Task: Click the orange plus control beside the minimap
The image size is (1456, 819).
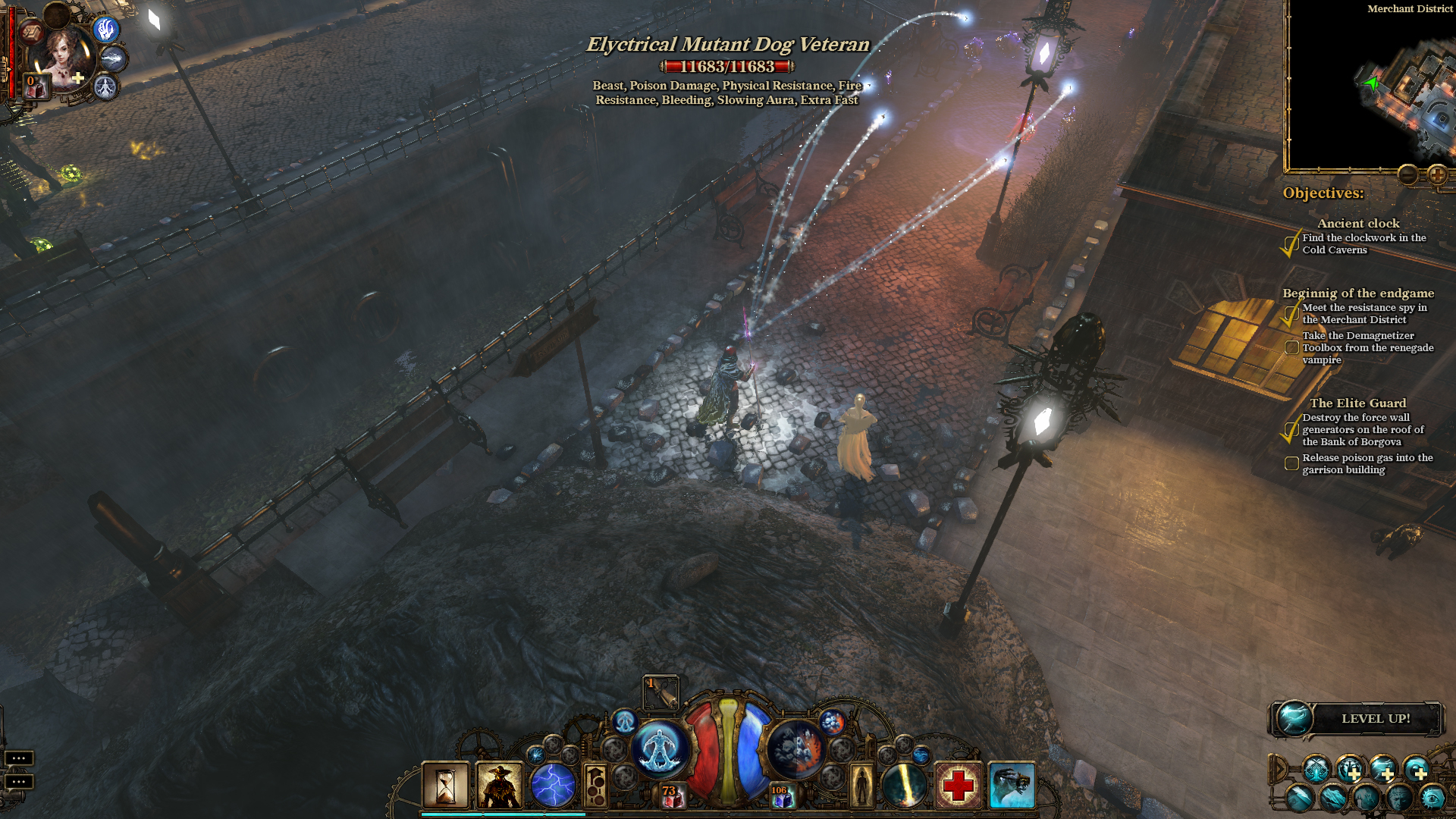Action: 1437,176
